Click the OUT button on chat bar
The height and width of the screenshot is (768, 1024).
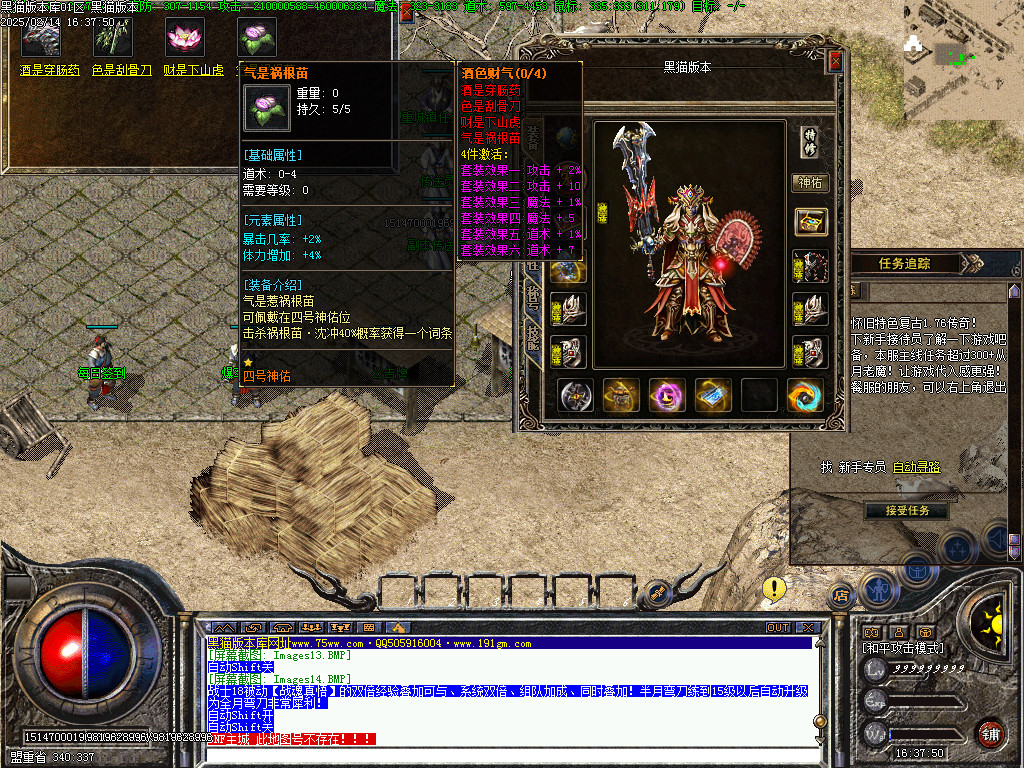778,627
